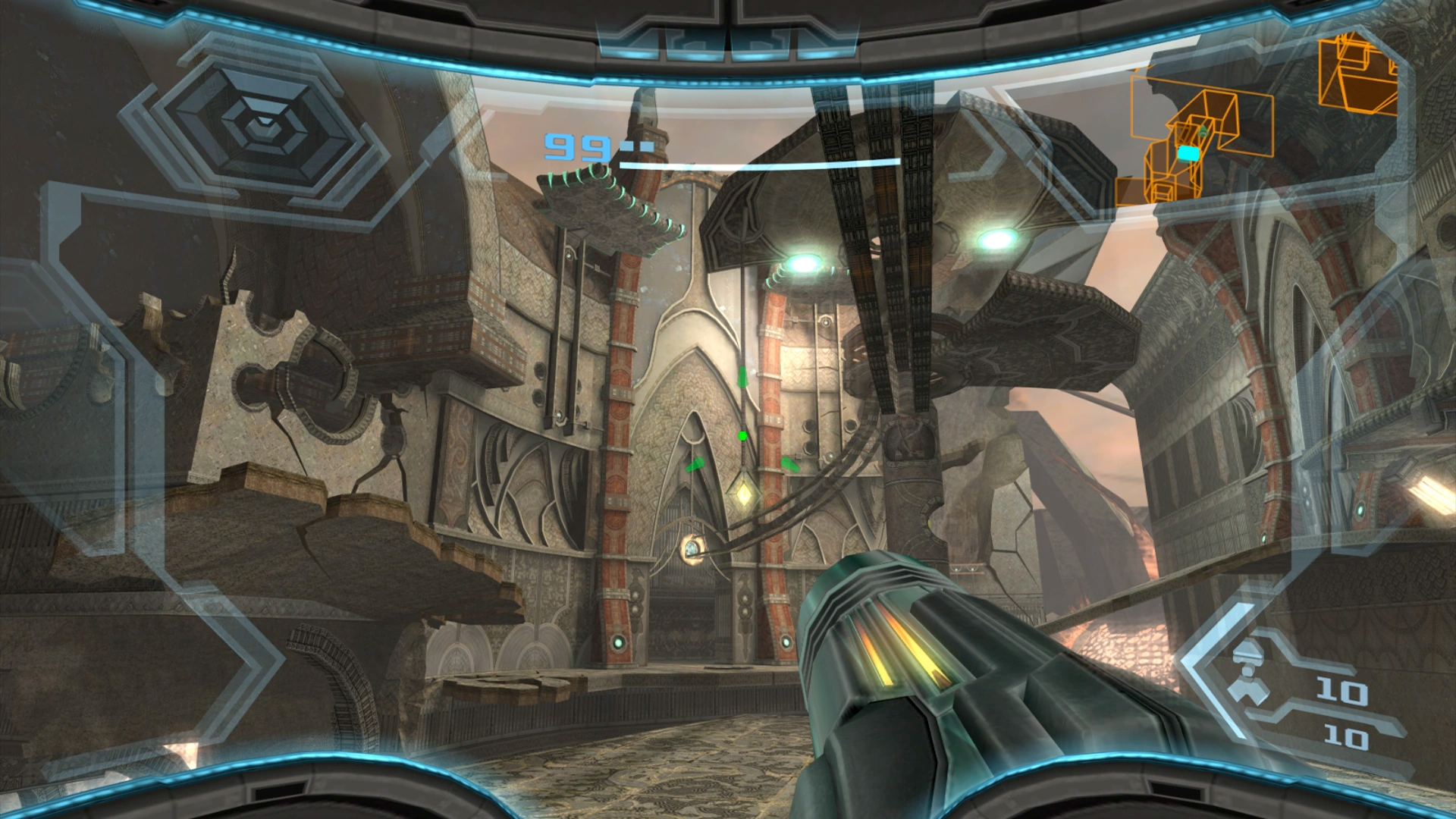This screenshot has width=1456, height=819.
Task: Expand the upper-right orange map room wireframe
Action: tap(1358, 75)
